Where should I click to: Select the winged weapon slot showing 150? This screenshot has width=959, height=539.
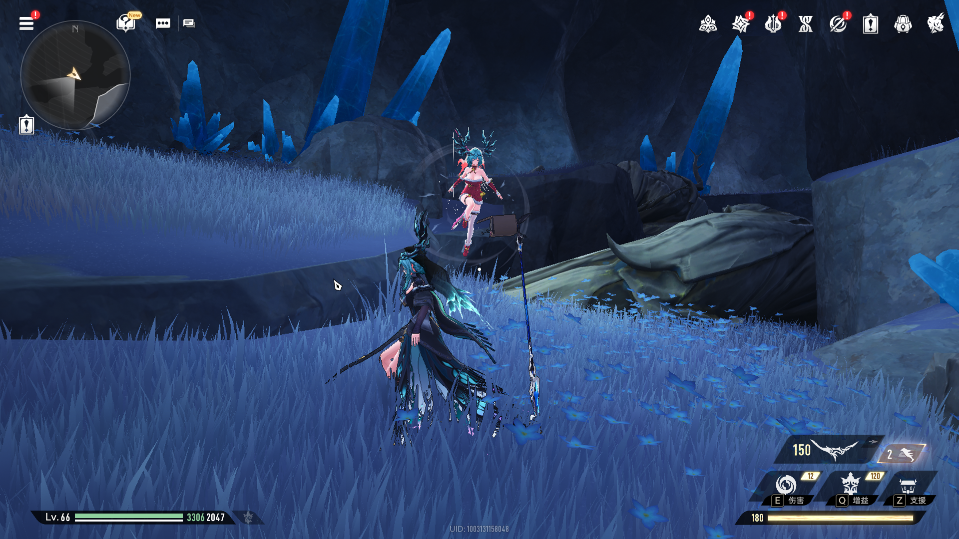tap(827, 451)
